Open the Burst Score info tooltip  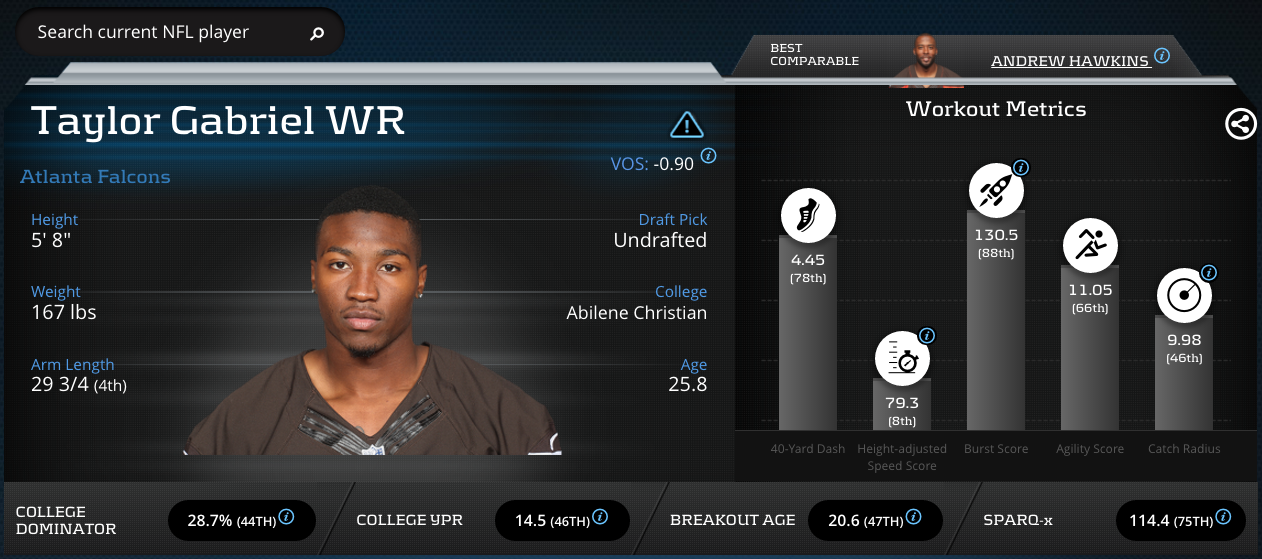click(x=1021, y=167)
